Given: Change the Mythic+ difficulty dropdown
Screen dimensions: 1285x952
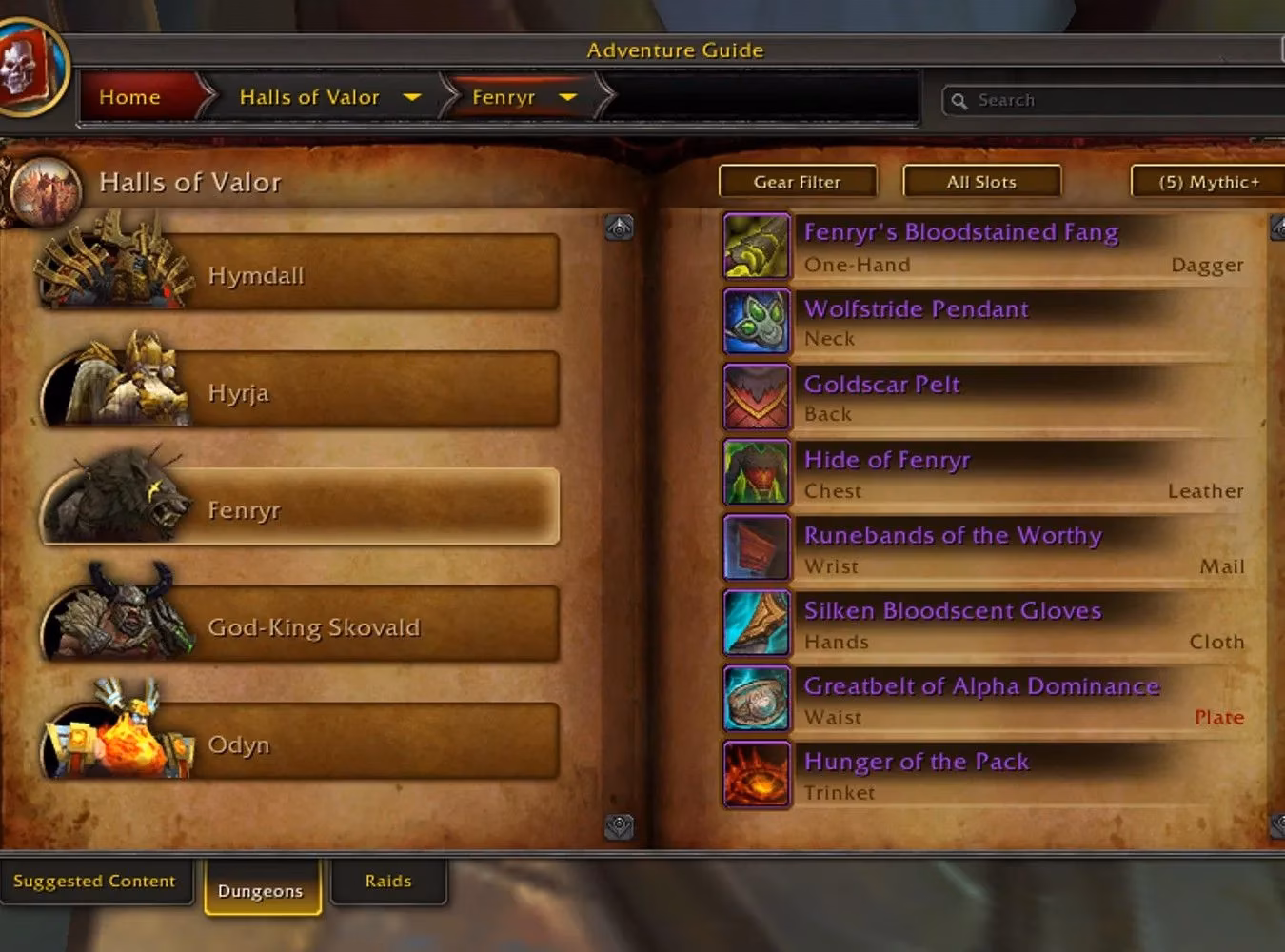Looking at the screenshot, I should pyautogui.click(x=1208, y=181).
